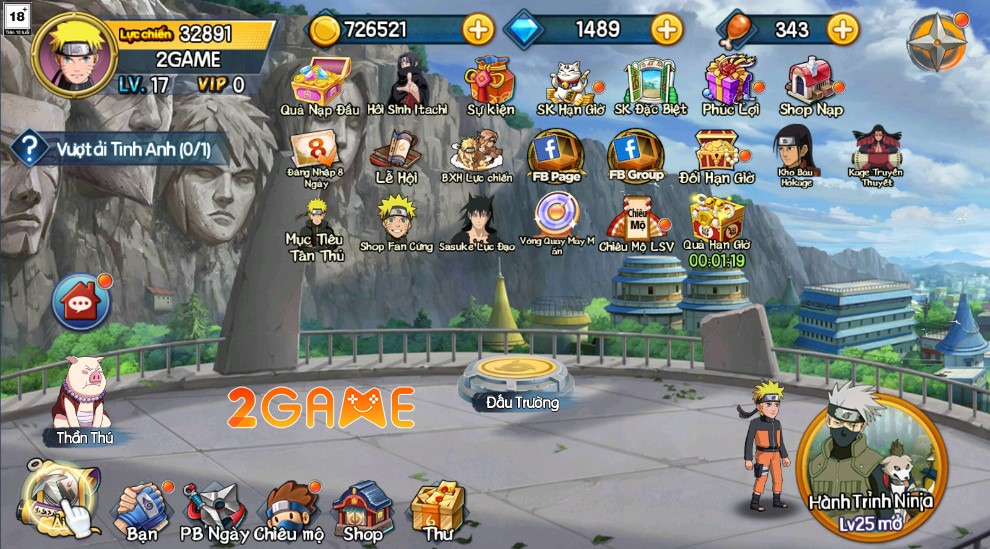Open the BXH Lực chiến ranking
Image resolution: width=990 pixels, height=549 pixels.
click(x=476, y=155)
